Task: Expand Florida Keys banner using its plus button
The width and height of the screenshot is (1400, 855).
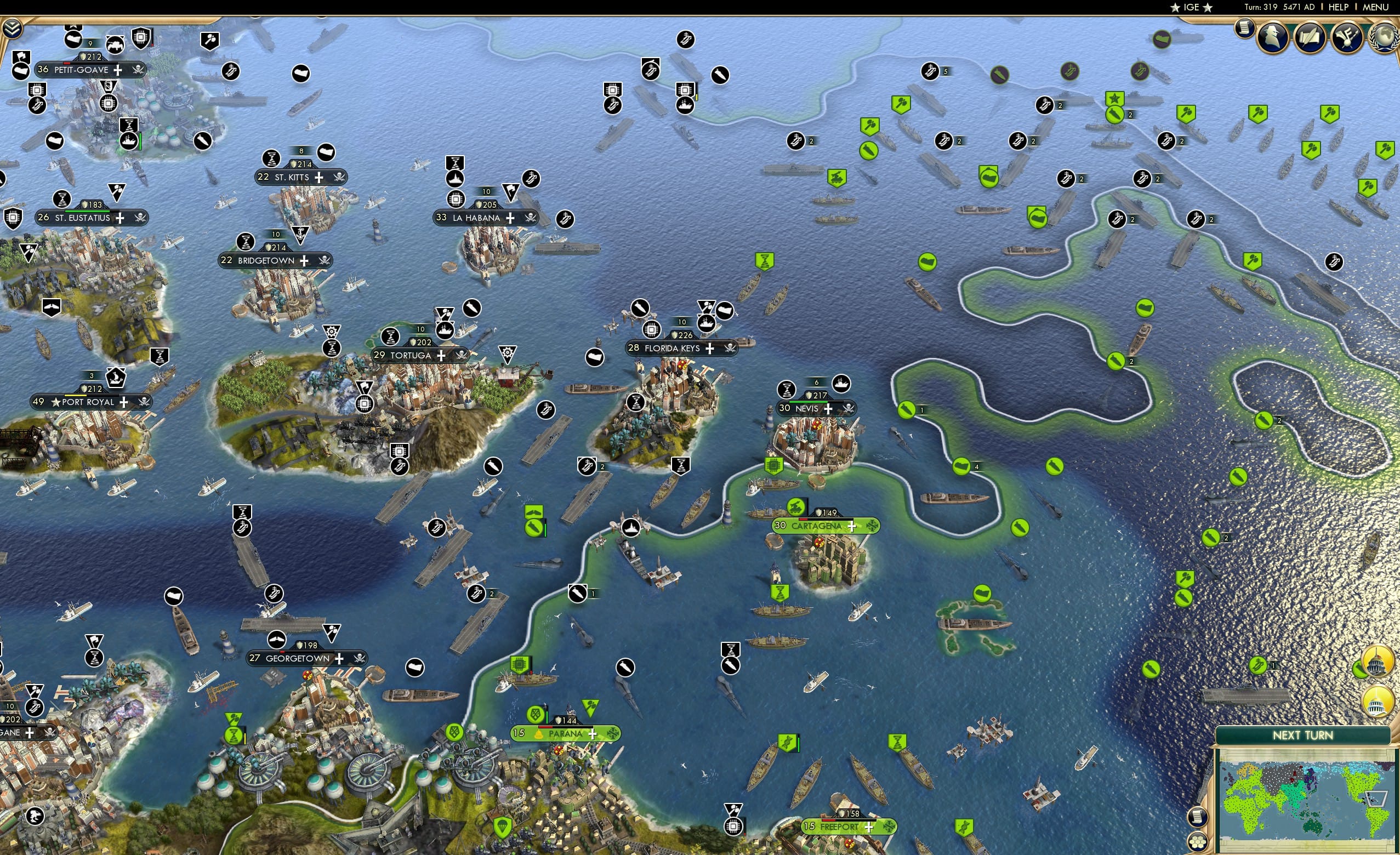Action: click(710, 349)
